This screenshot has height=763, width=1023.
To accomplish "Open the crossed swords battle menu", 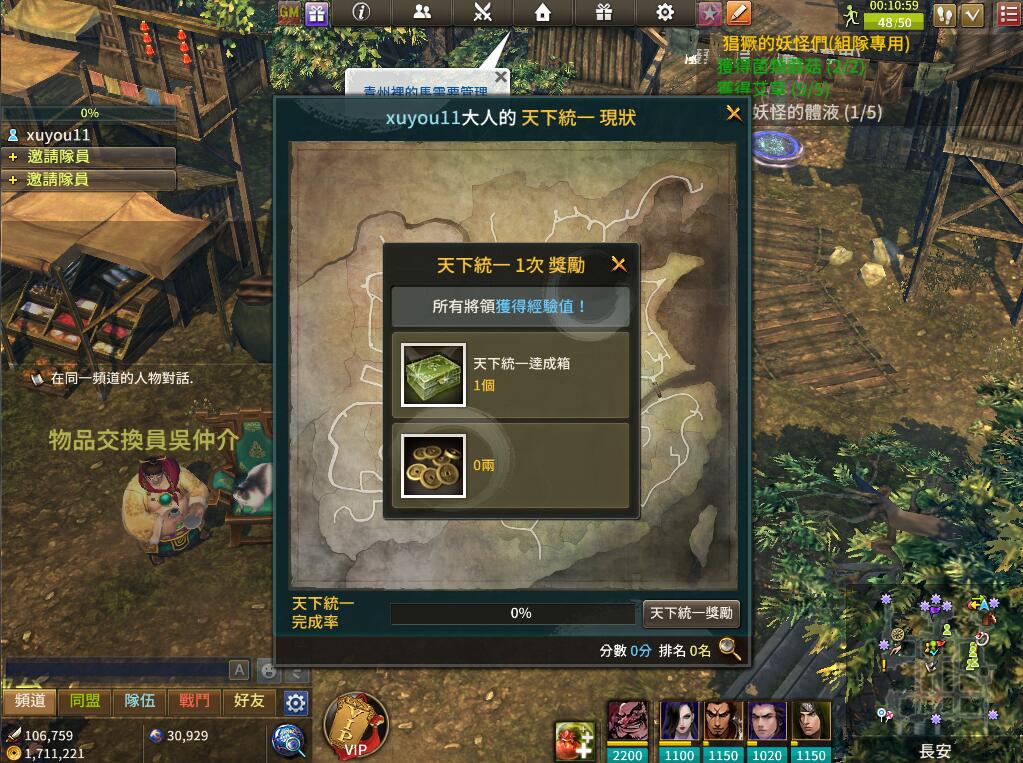I will [482, 13].
